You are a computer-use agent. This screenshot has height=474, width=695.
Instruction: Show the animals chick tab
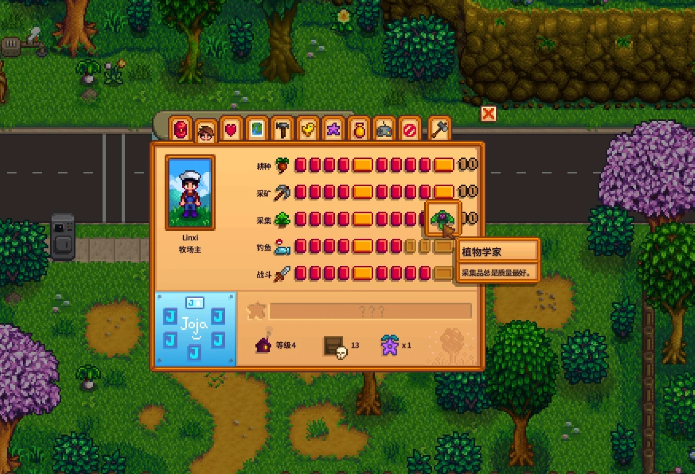click(309, 129)
